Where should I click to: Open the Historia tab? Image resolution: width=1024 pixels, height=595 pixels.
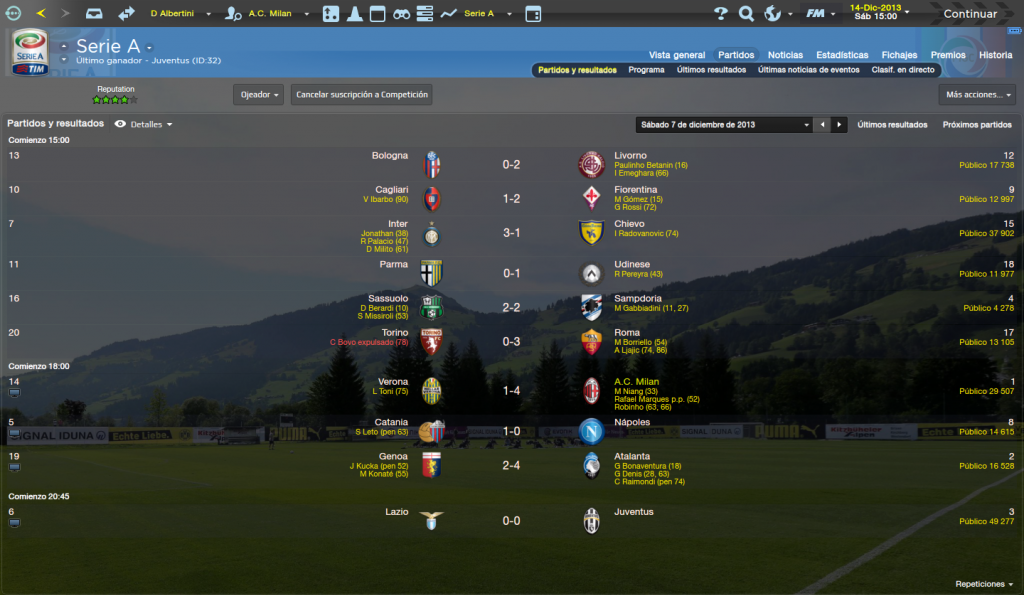click(995, 55)
